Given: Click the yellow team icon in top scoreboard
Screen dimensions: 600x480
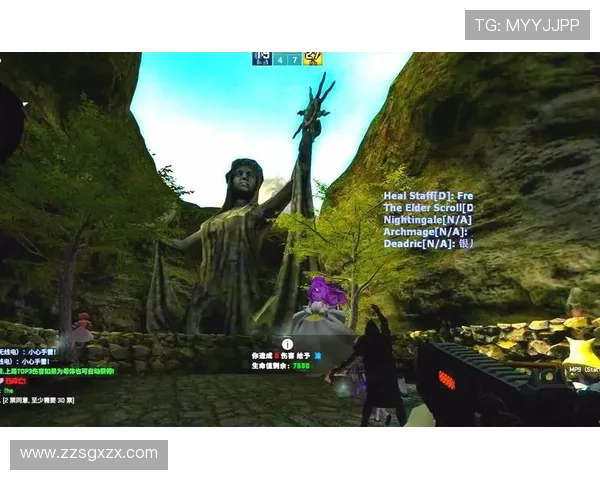Looking at the screenshot, I should [313, 59].
